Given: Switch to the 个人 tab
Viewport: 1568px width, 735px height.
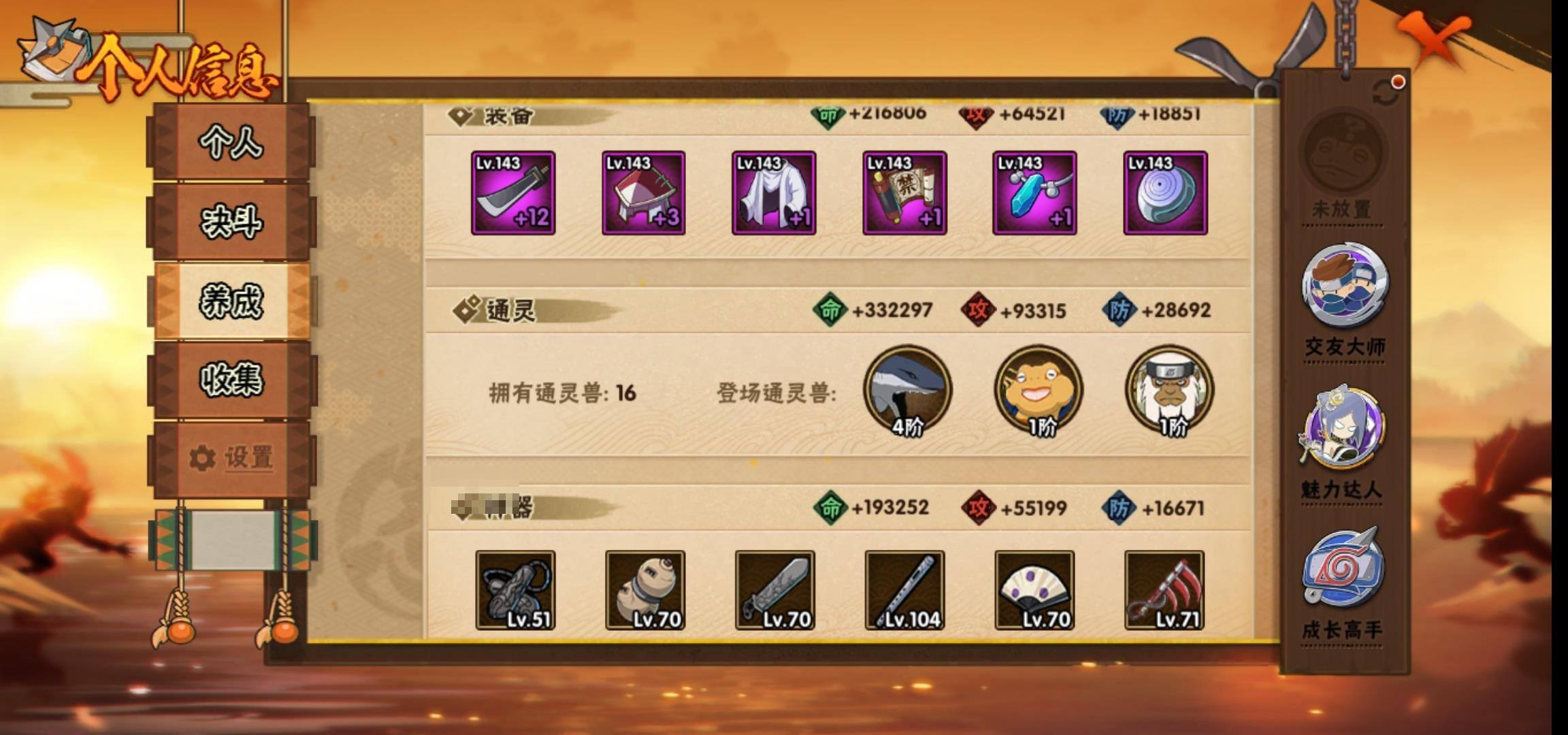Looking at the screenshot, I should (x=231, y=142).
